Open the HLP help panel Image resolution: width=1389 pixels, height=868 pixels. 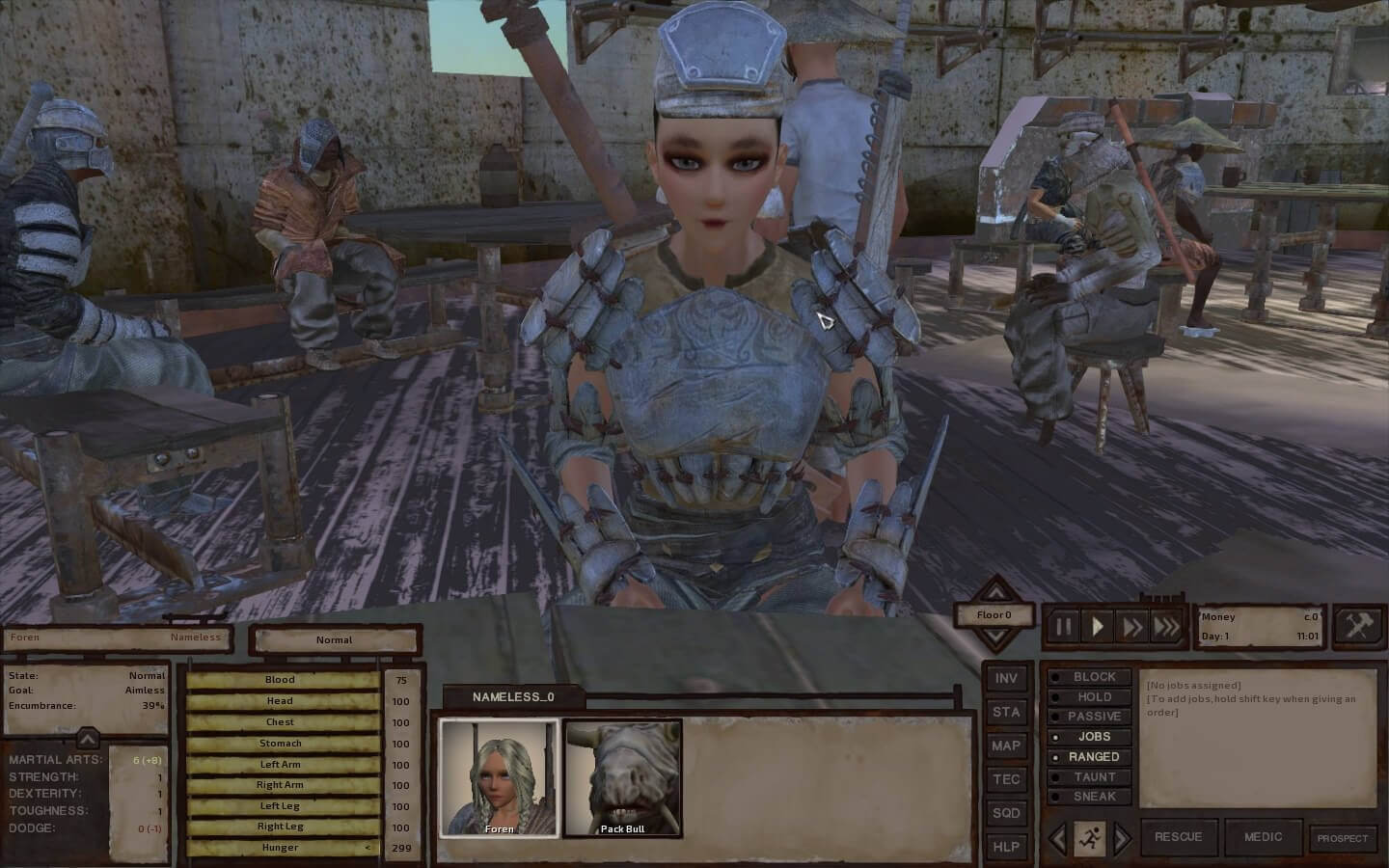1006,847
